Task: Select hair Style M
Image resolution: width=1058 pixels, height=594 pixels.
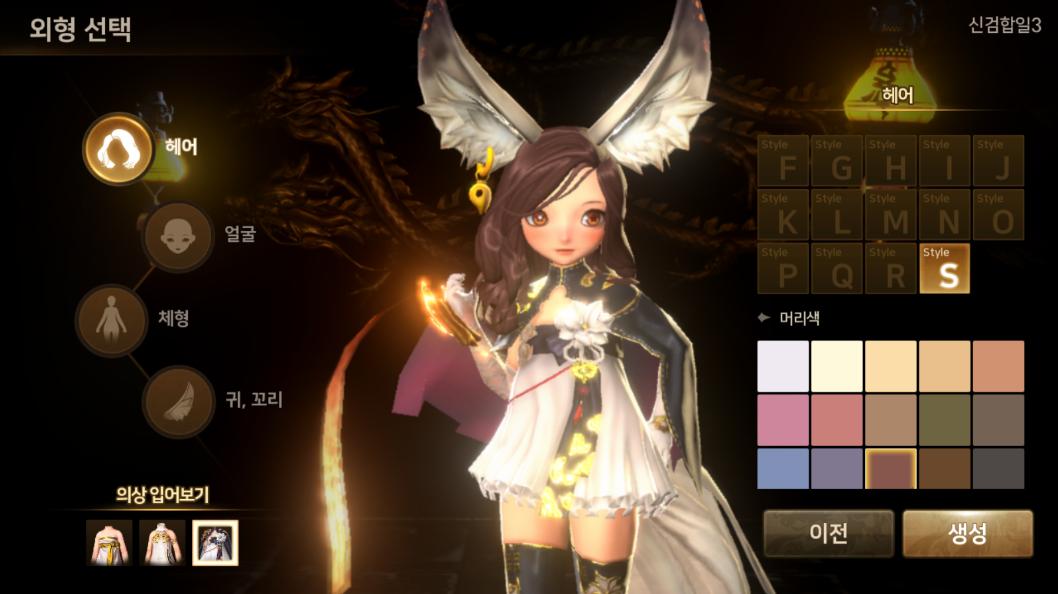Action: pyautogui.click(x=892, y=215)
